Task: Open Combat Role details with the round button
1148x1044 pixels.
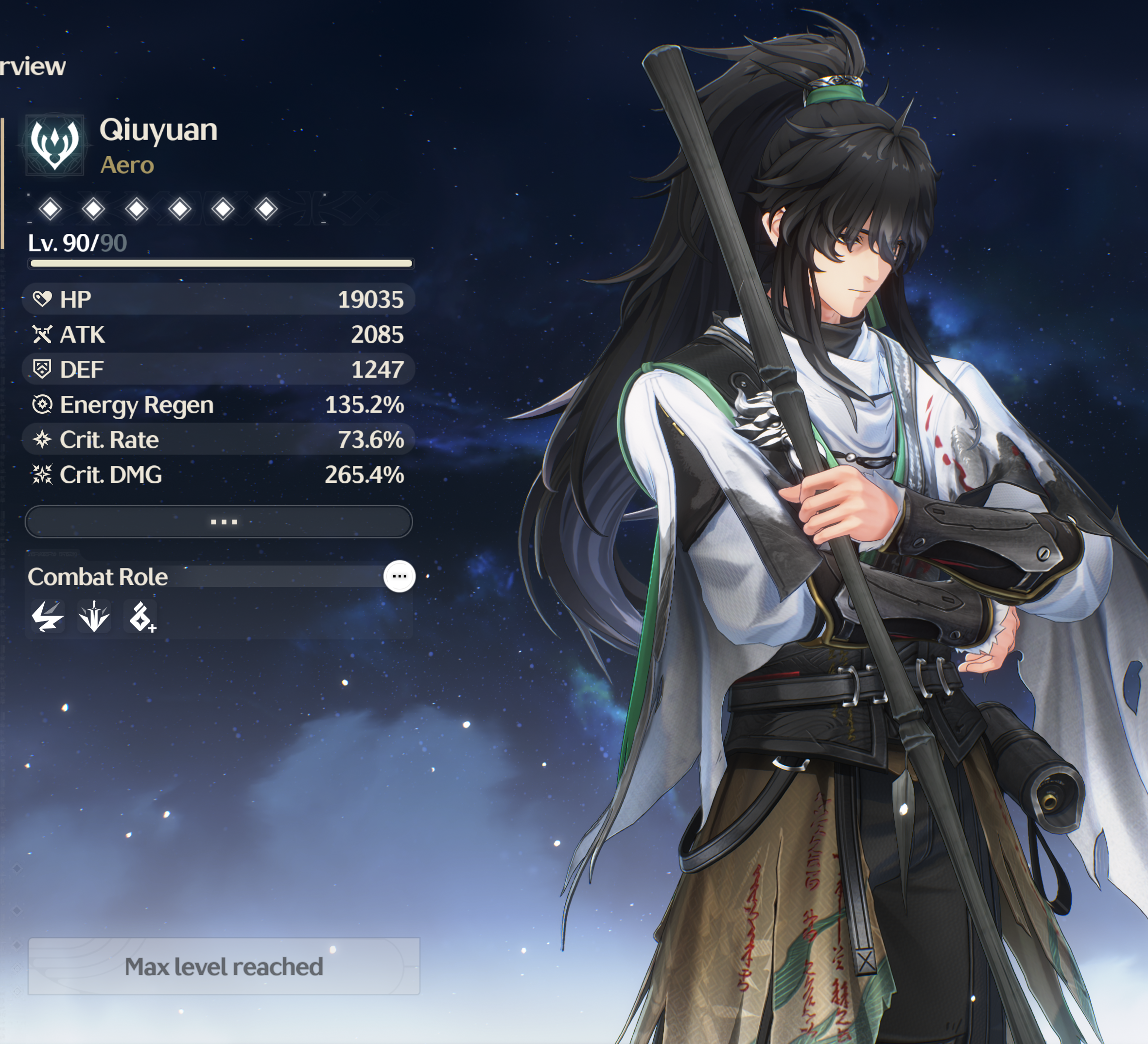Action: point(399,576)
